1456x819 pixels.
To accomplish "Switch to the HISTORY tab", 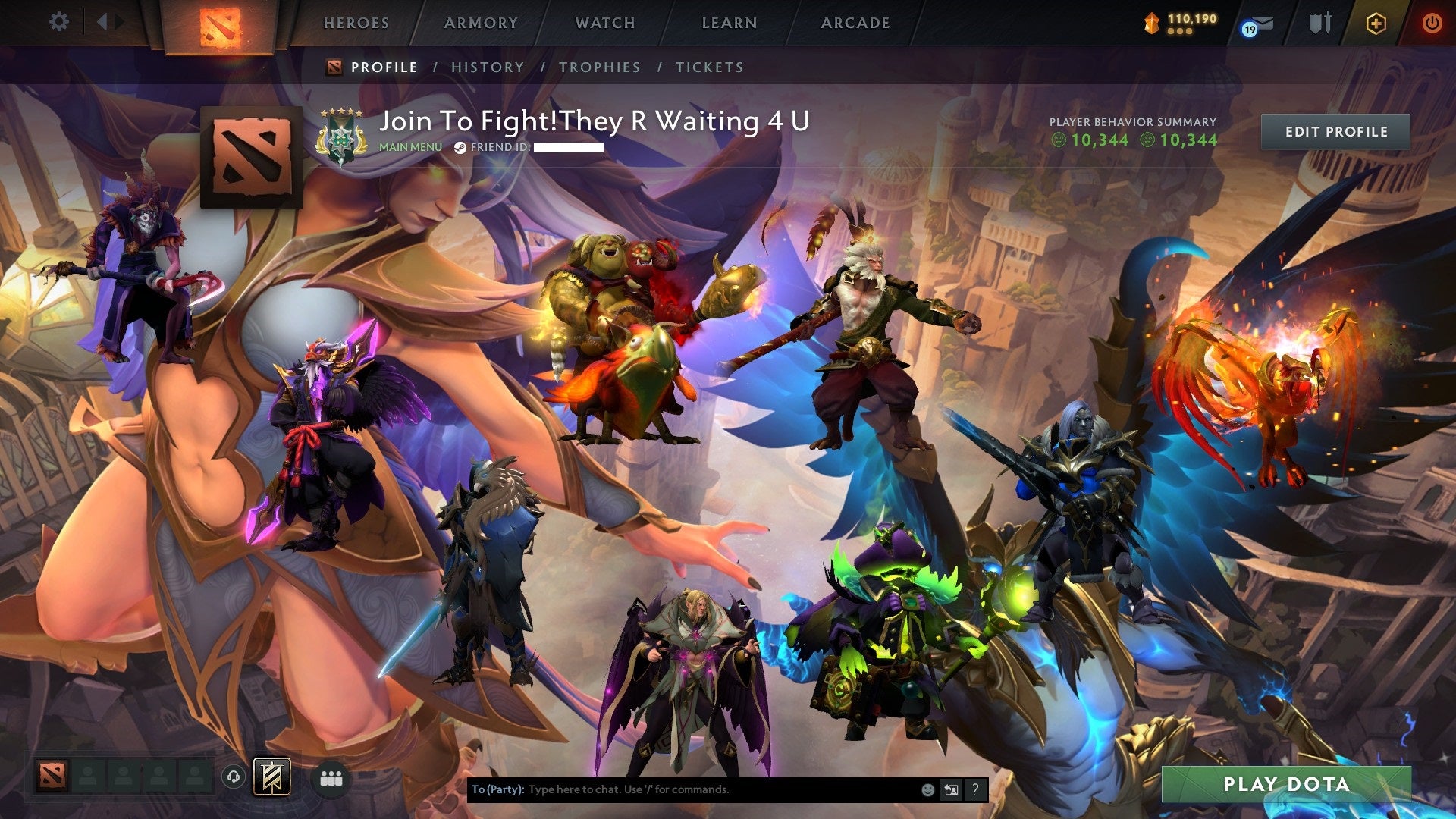I will (x=486, y=67).
